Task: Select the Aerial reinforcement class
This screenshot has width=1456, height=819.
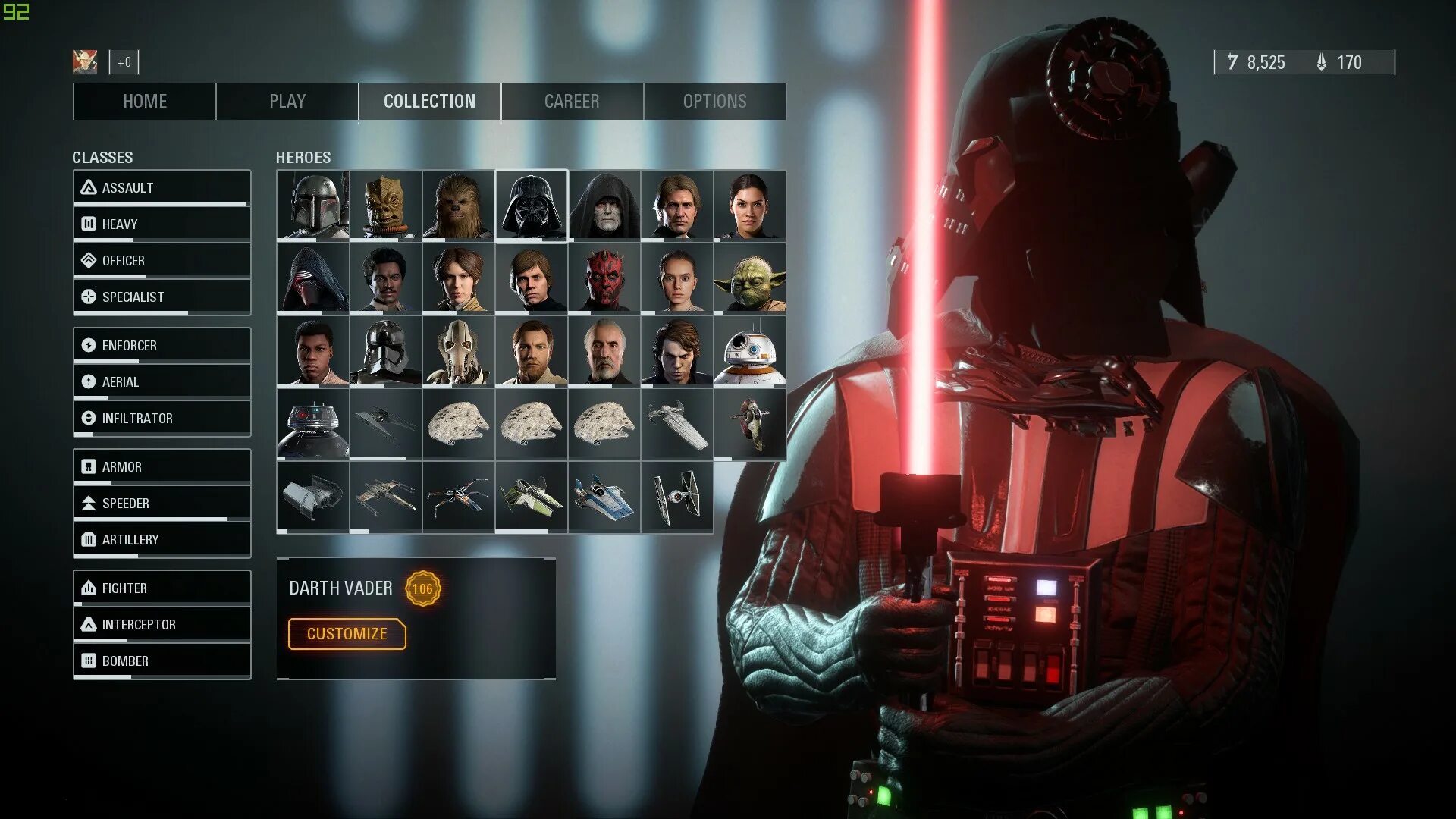Action: [x=162, y=381]
